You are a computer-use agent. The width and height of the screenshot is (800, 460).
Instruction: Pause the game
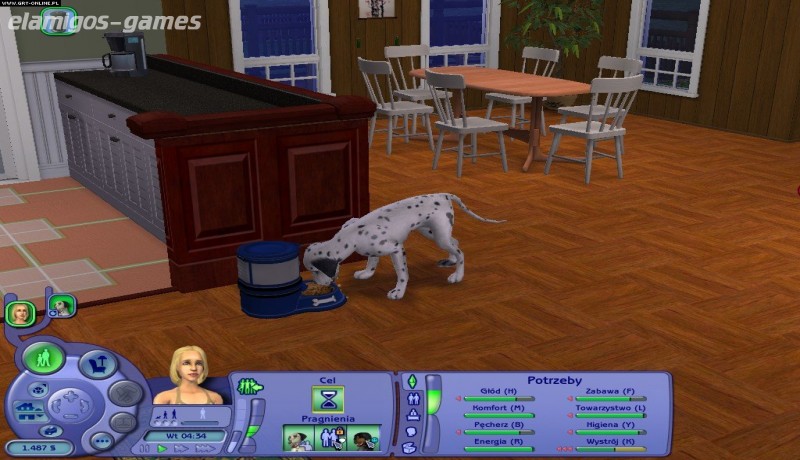[x=146, y=449]
